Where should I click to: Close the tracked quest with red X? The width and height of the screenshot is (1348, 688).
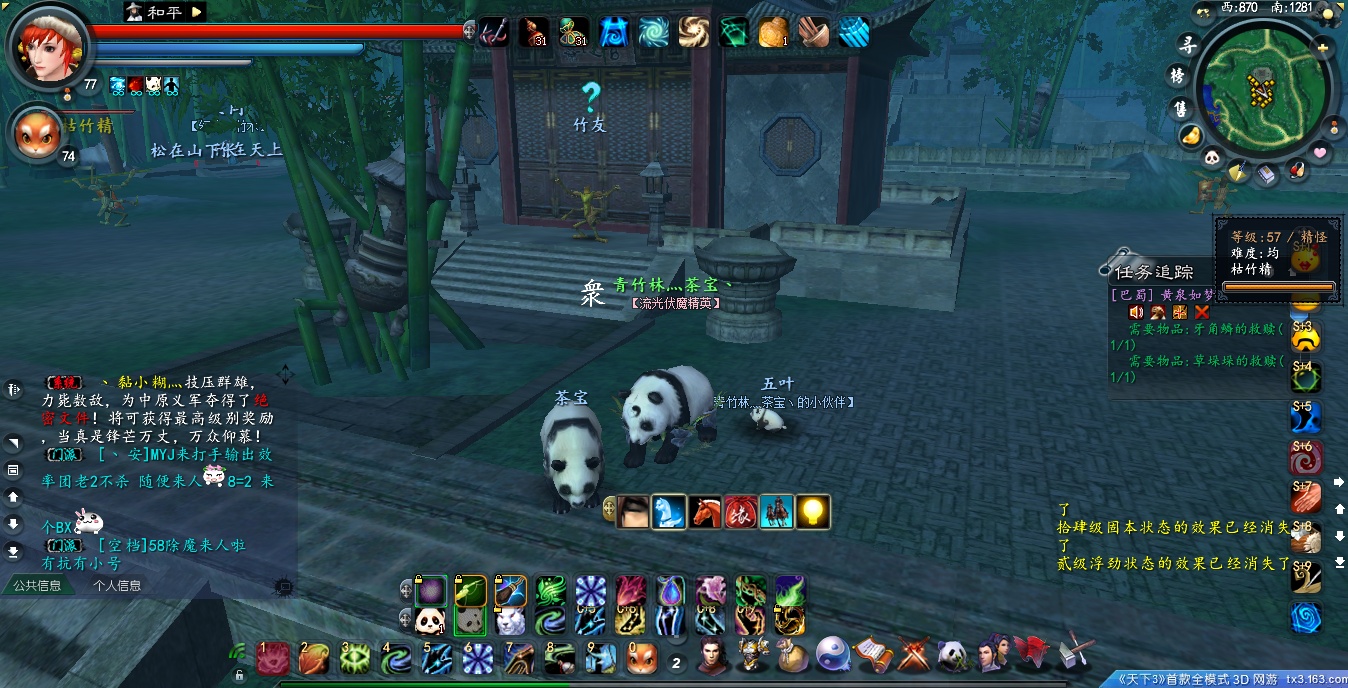pyautogui.click(x=1202, y=312)
